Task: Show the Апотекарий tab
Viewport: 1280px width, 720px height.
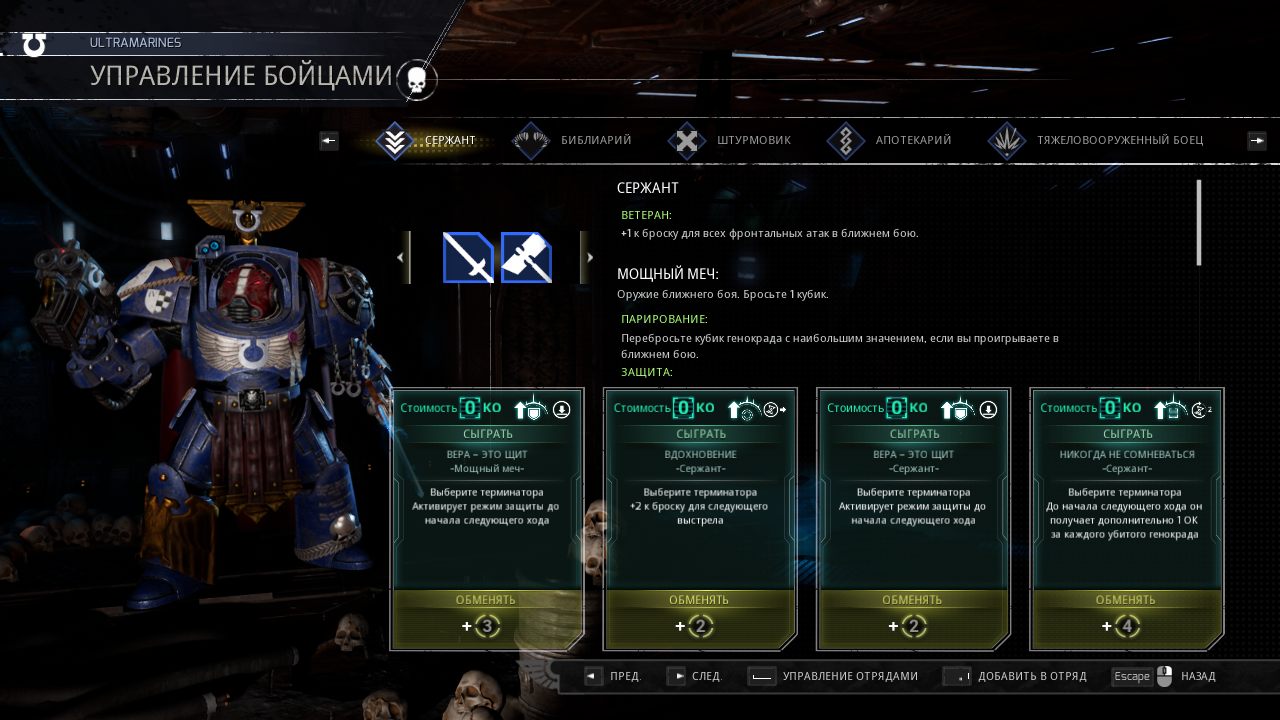Action: (x=890, y=141)
